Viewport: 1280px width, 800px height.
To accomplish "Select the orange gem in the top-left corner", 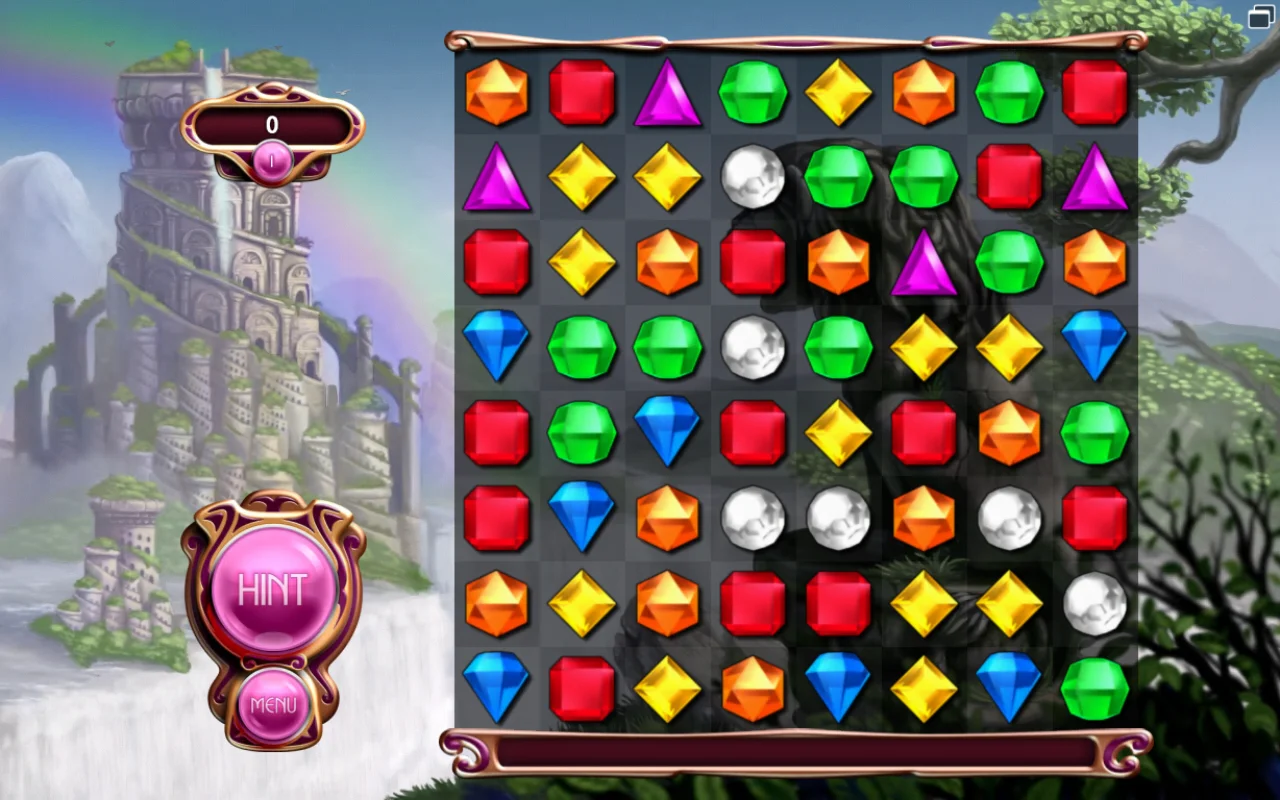I will pyautogui.click(x=497, y=93).
